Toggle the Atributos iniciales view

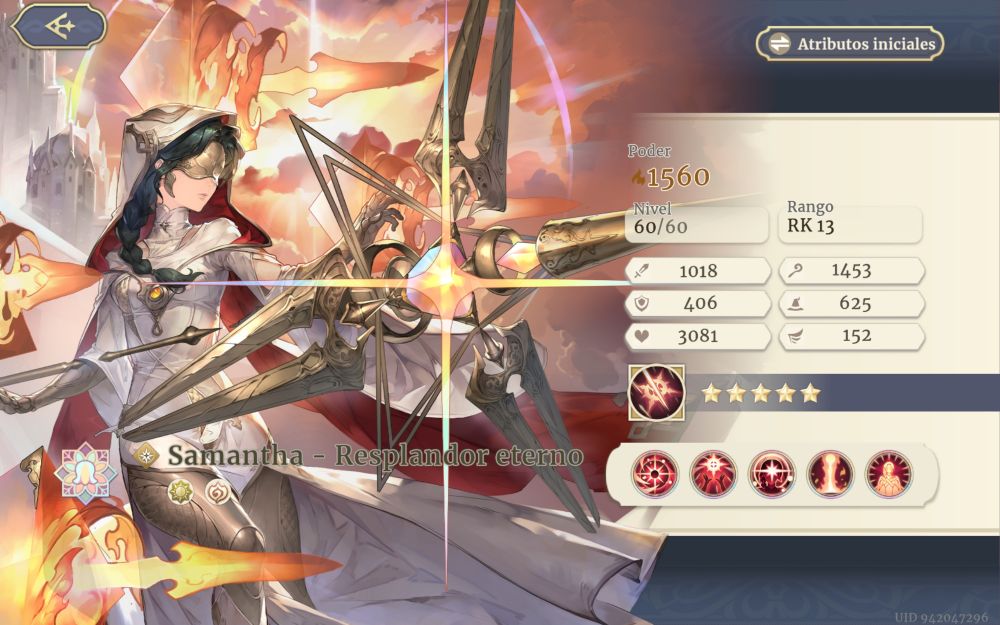849,44
